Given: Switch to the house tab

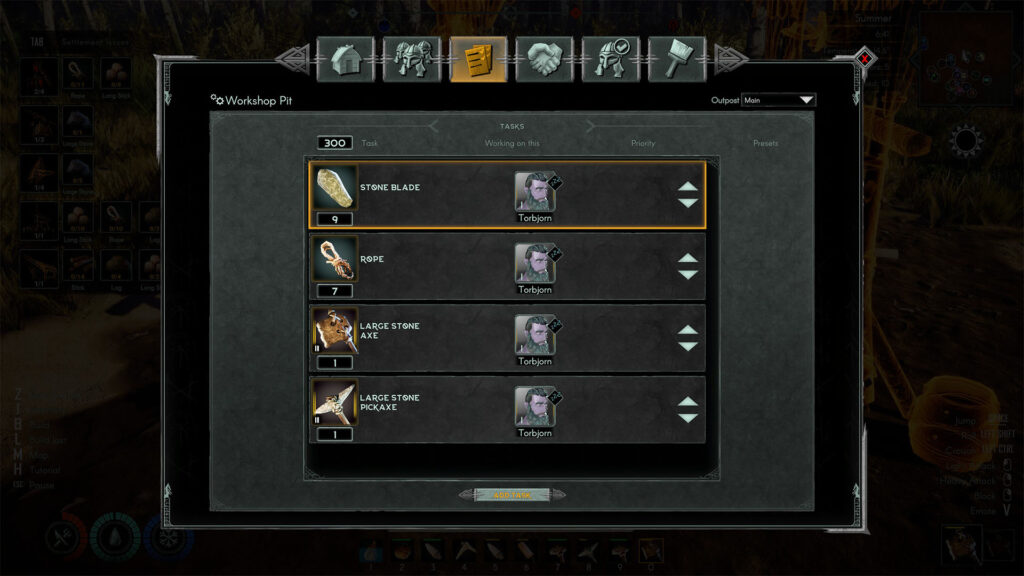Looking at the screenshot, I should pyautogui.click(x=345, y=59).
